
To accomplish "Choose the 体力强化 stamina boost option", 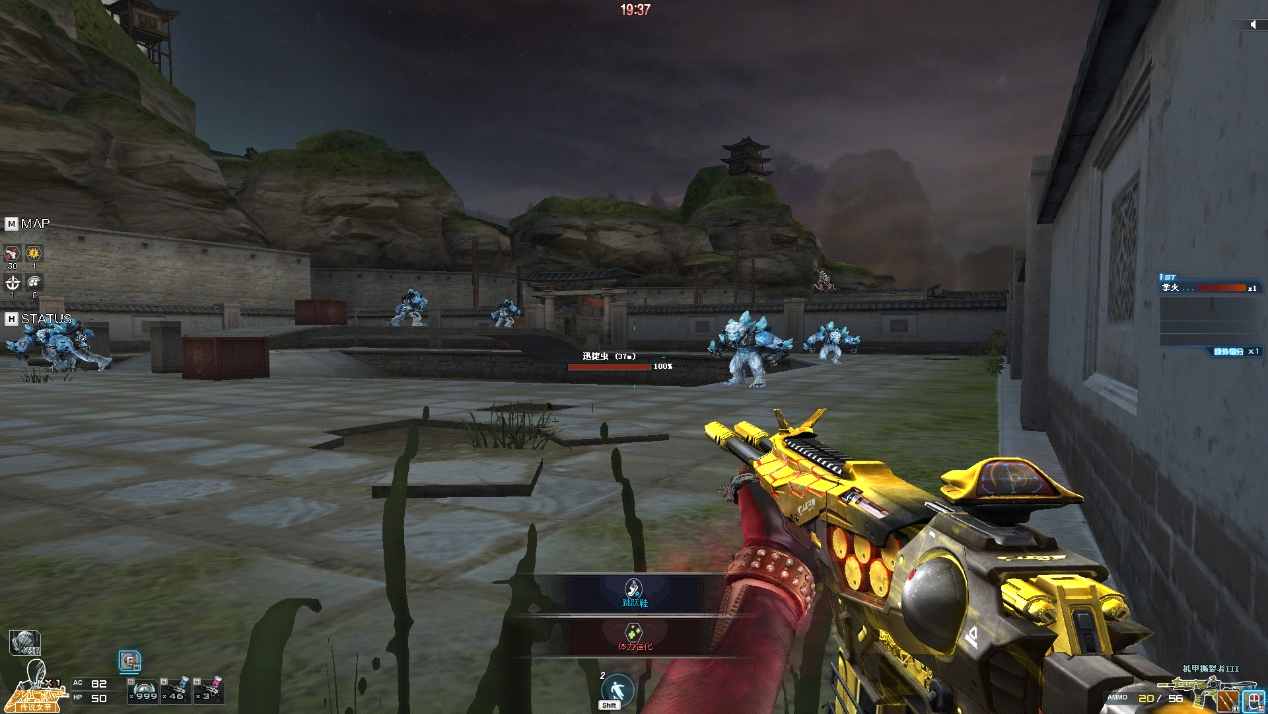I will pyautogui.click(x=633, y=636).
